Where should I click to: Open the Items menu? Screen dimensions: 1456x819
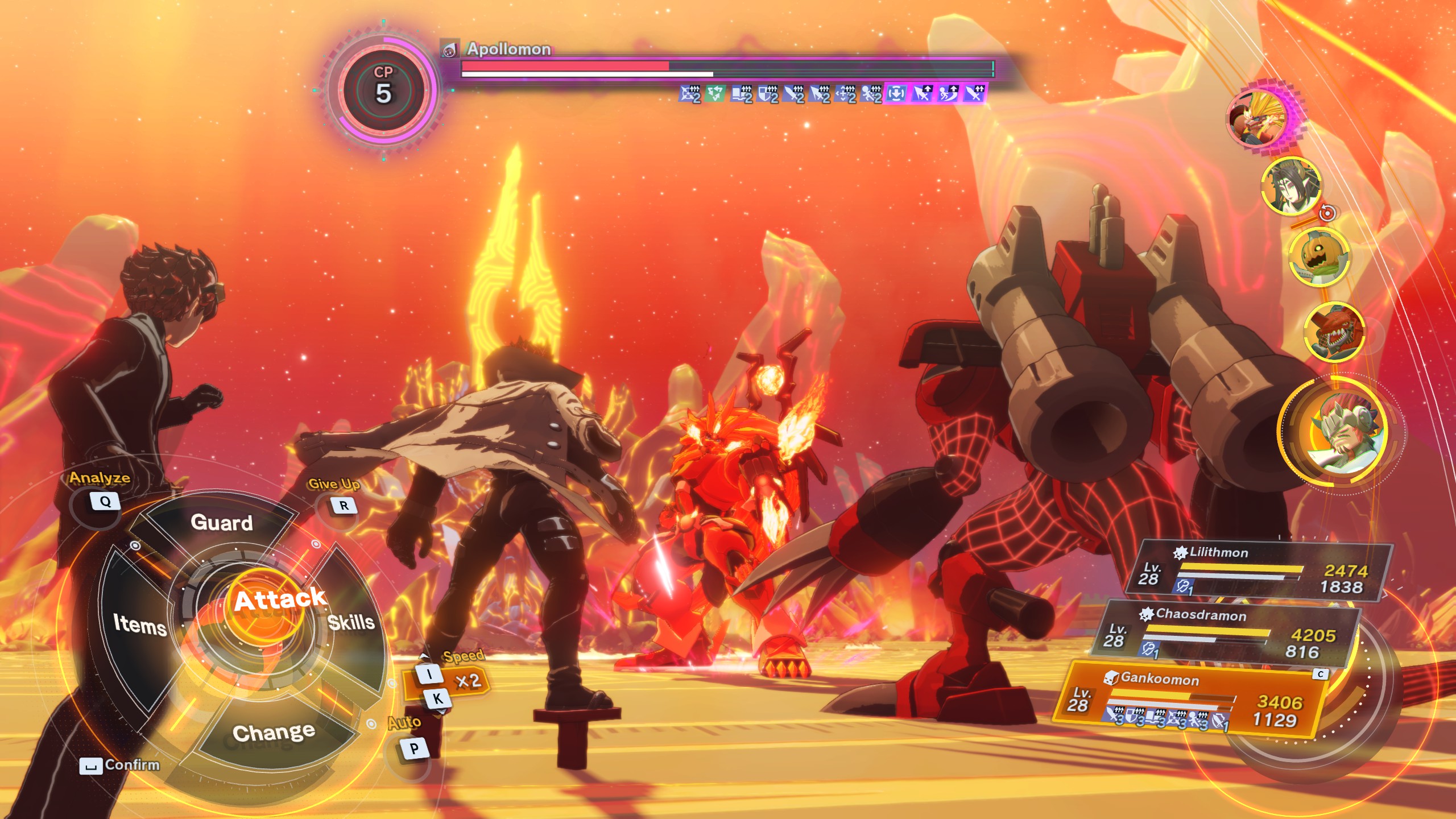tap(139, 624)
